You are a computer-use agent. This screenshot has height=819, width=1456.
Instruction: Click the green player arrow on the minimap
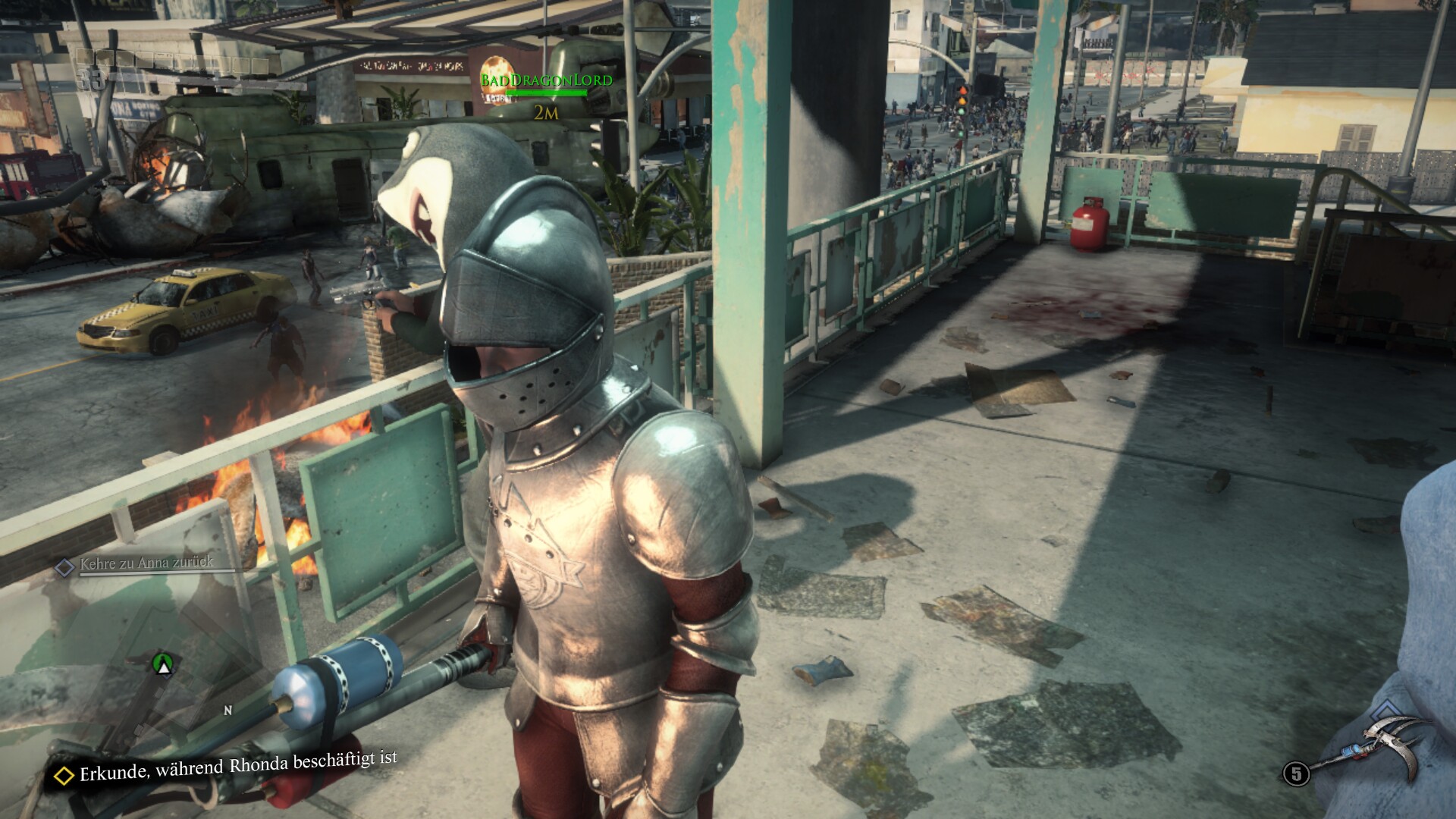click(162, 664)
